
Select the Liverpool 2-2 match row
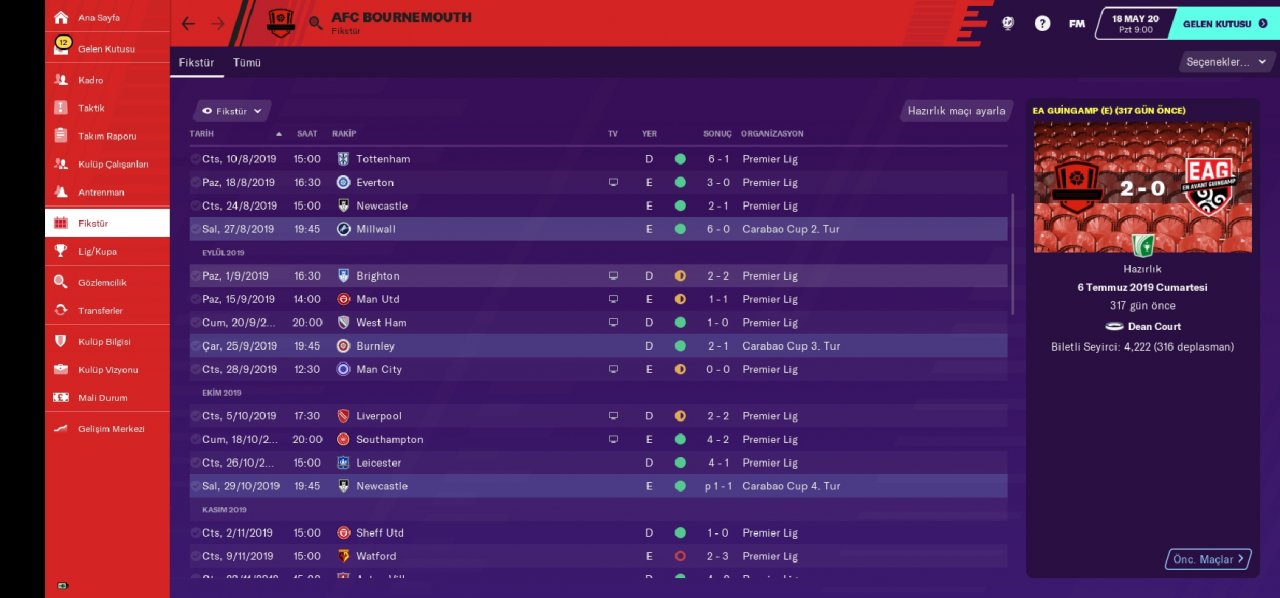[598, 416]
